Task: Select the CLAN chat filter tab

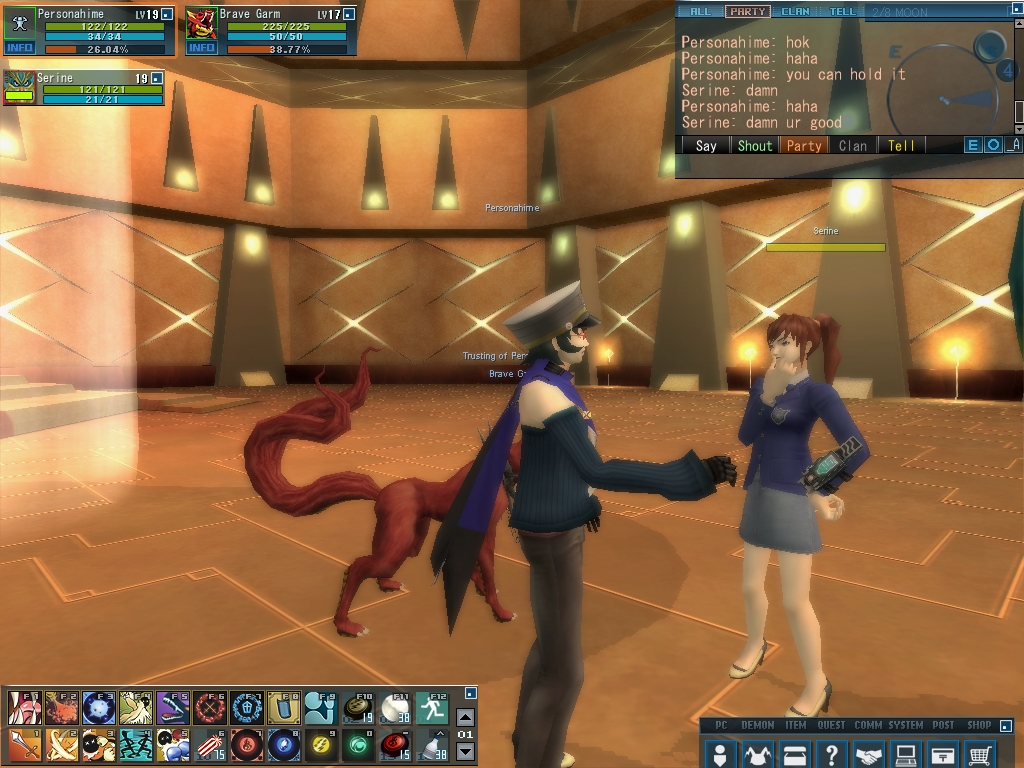Action: (x=795, y=12)
